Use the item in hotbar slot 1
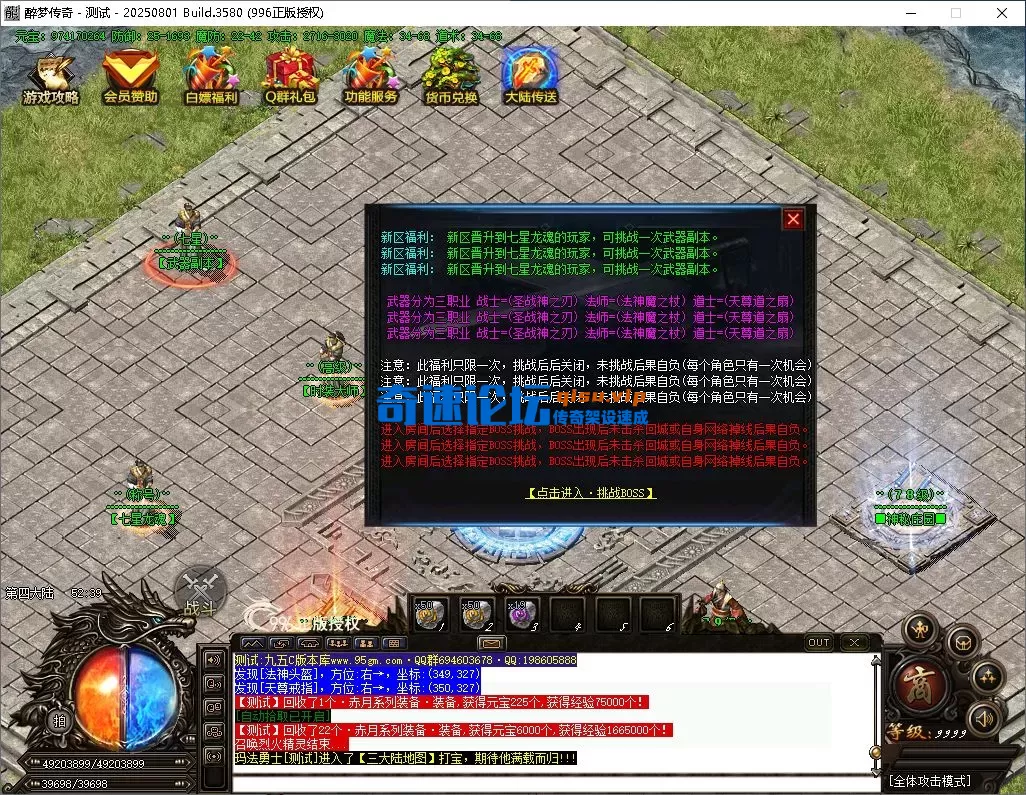 click(x=428, y=614)
